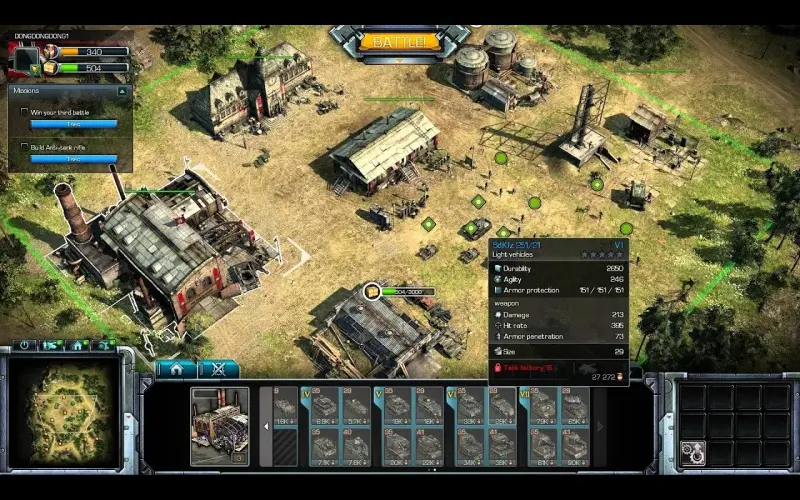Show earlier vehicles with the left arrow

click(x=266, y=427)
